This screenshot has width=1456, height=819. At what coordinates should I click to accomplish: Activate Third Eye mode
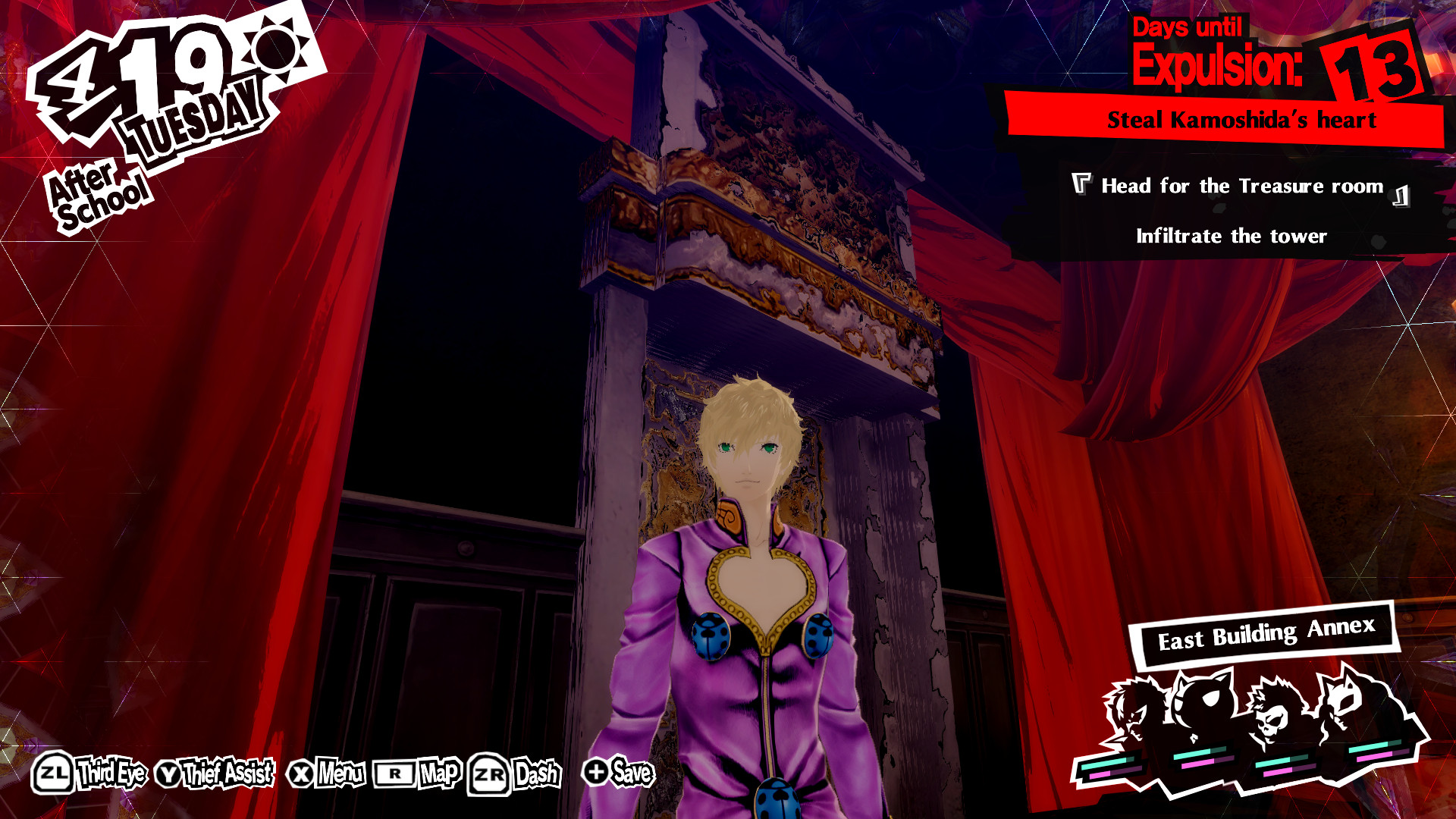point(111,774)
